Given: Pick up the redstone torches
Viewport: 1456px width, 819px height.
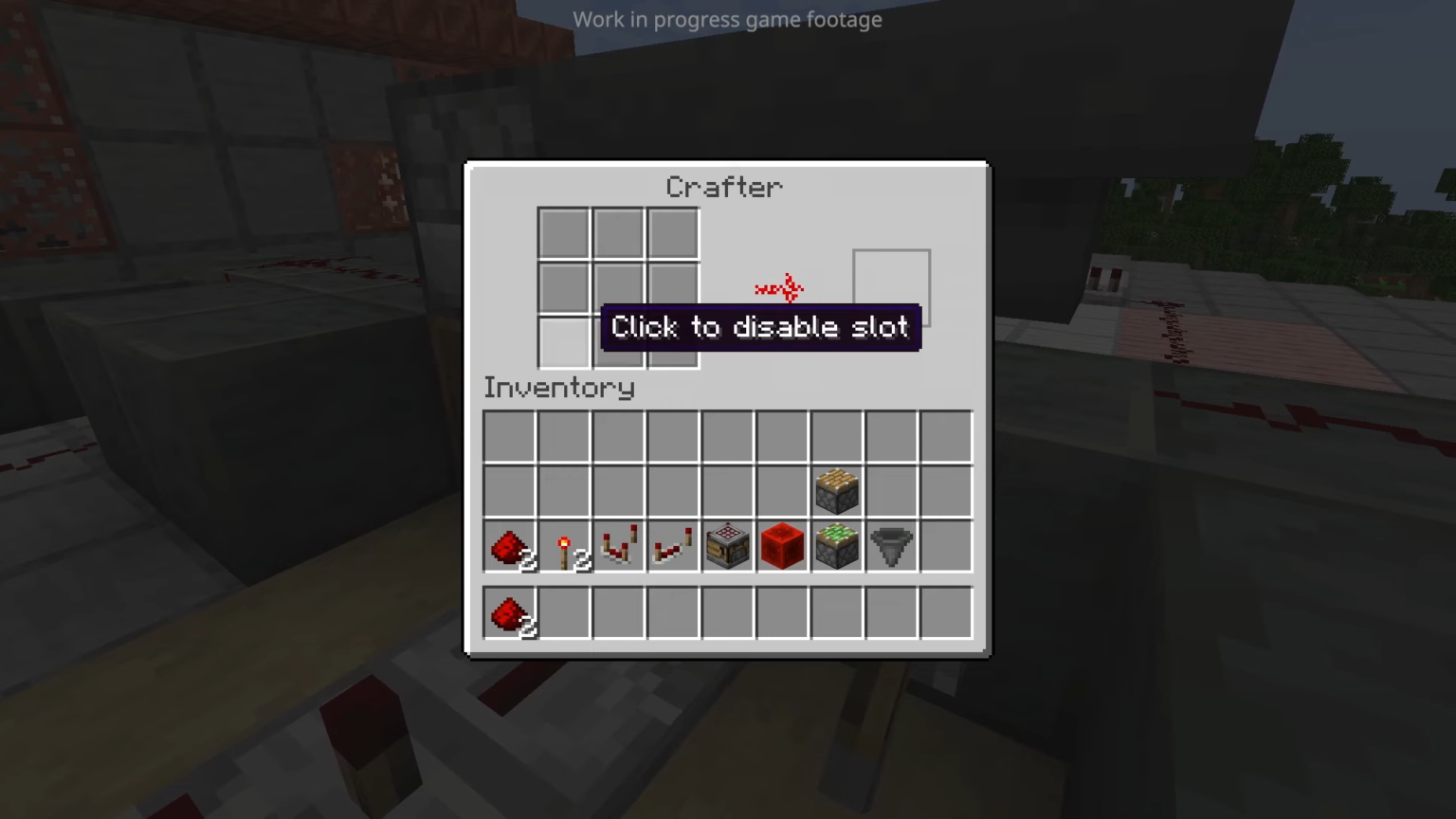Looking at the screenshot, I should click(x=564, y=547).
